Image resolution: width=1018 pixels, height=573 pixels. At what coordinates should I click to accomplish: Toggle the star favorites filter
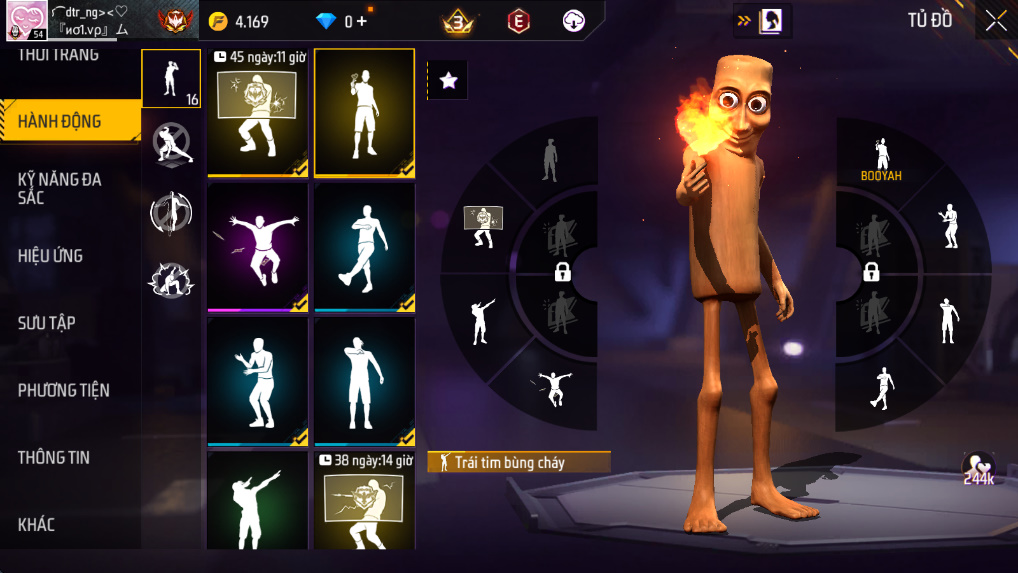[448, 81]
